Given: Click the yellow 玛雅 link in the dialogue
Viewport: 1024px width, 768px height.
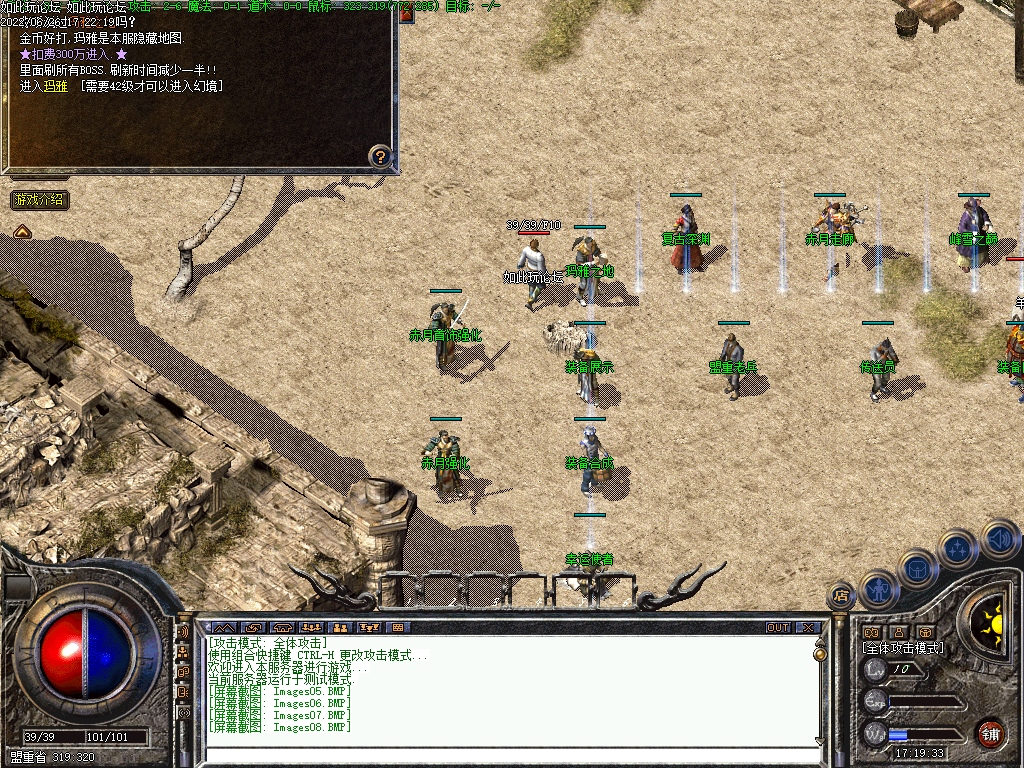Looking at the screenshot, I should [x=55, y=86].
